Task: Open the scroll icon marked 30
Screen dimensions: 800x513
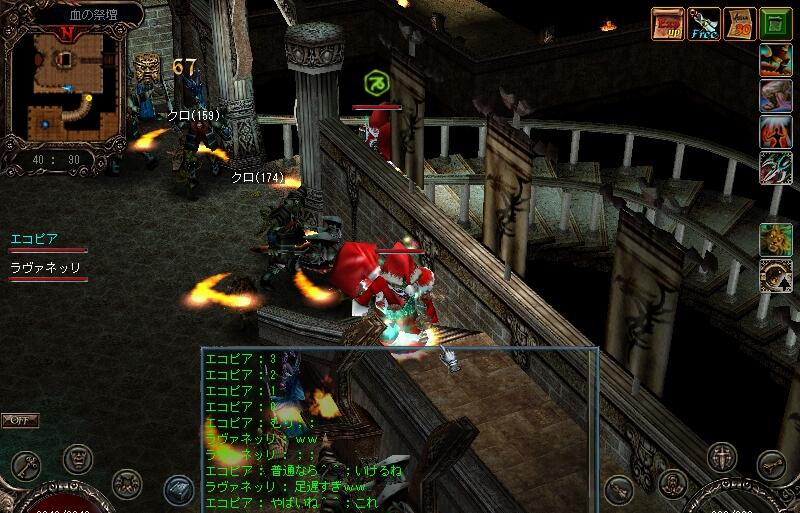Action: click(x=740, y=23)
